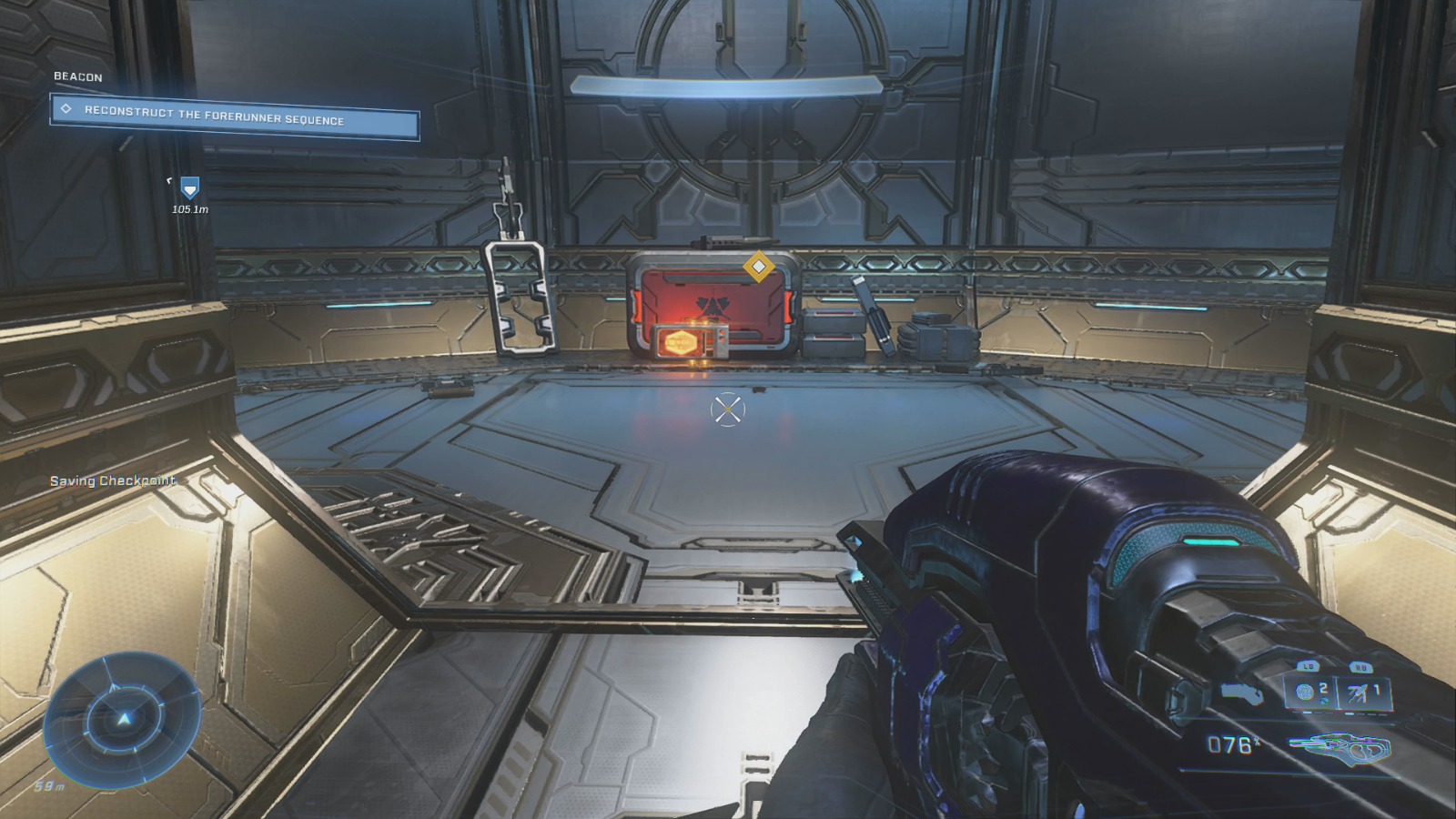Viewport: 1456px width, 819px height.
Task: Toggle the RB equipment selector
Action: tap(1360, 665)
